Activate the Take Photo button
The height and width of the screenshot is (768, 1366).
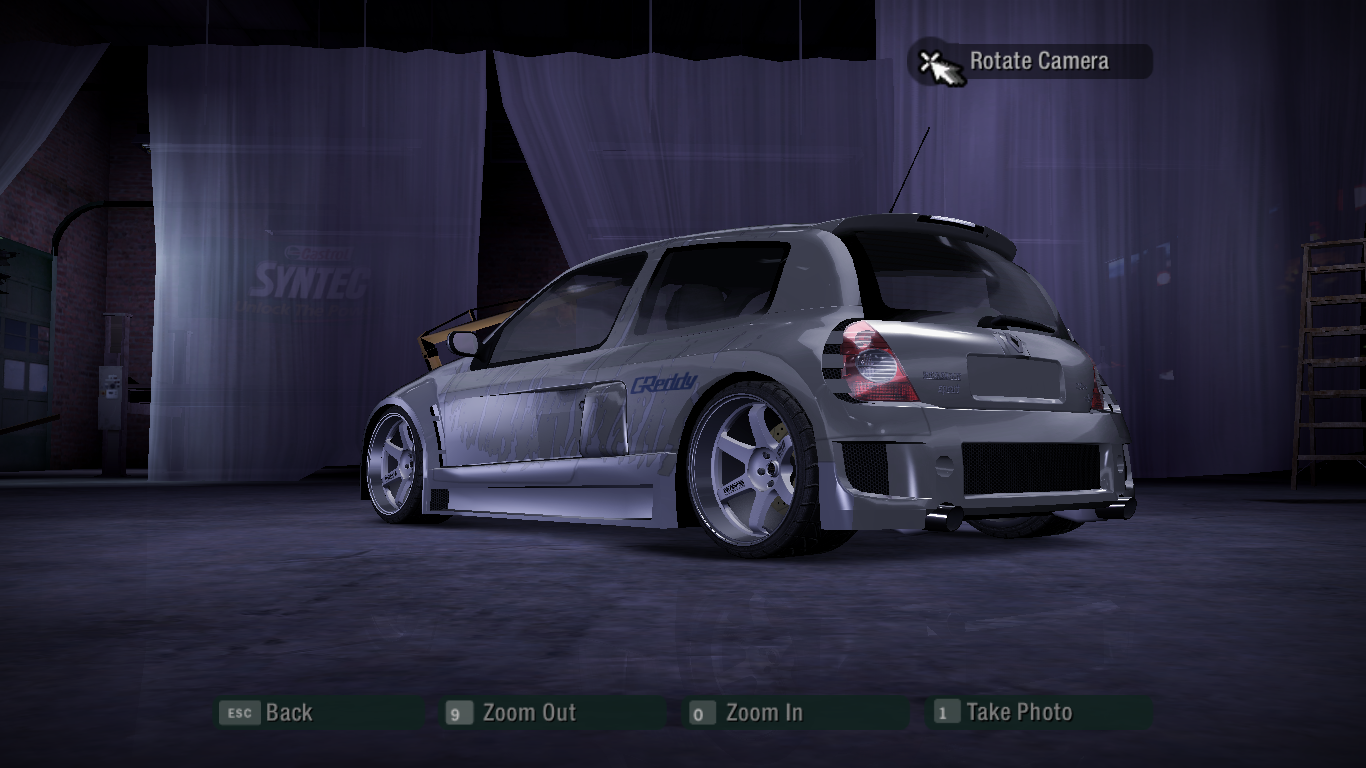tap(1018, 713)
